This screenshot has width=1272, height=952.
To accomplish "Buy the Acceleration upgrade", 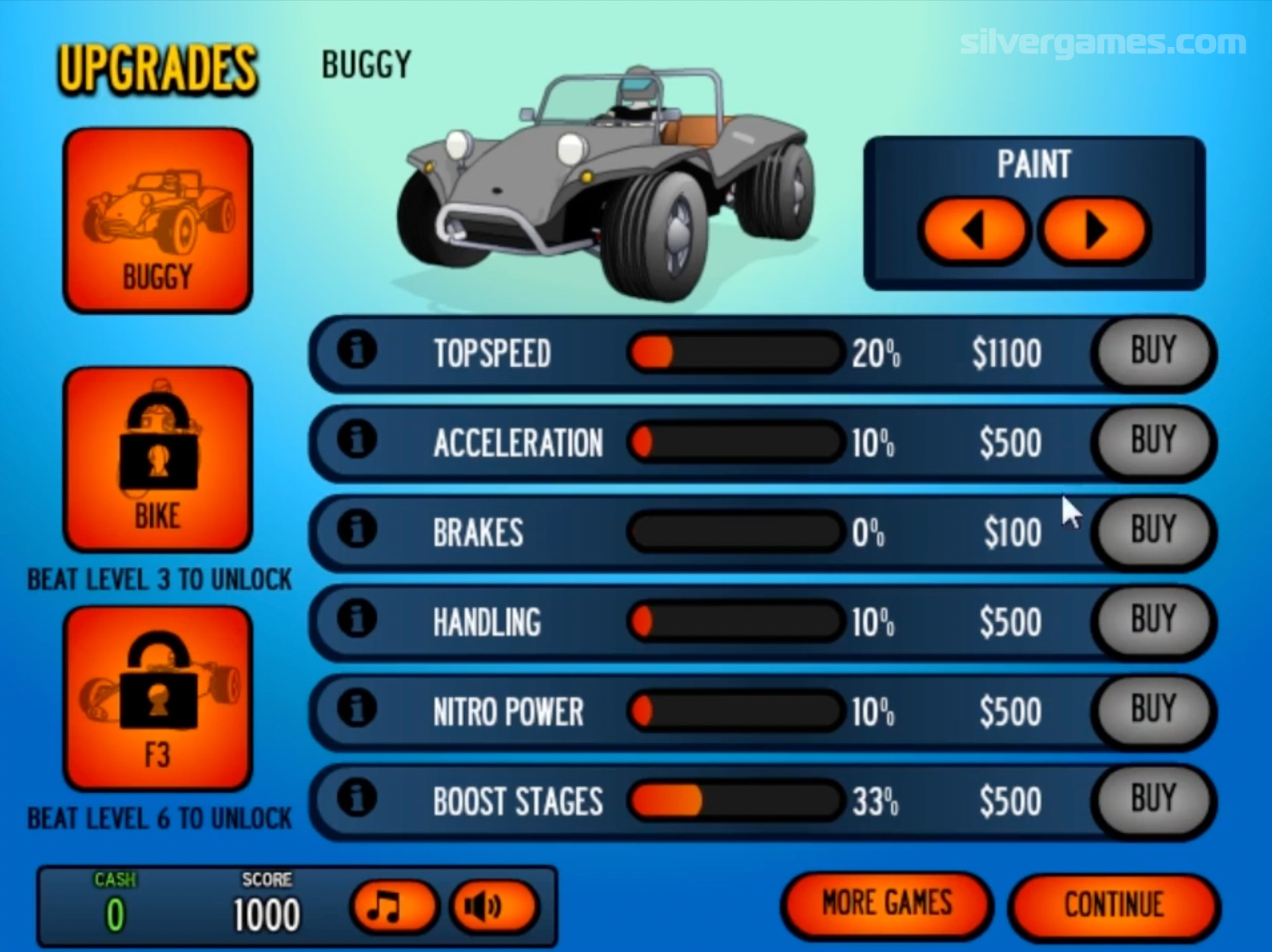I will (x=1152, y=441).
